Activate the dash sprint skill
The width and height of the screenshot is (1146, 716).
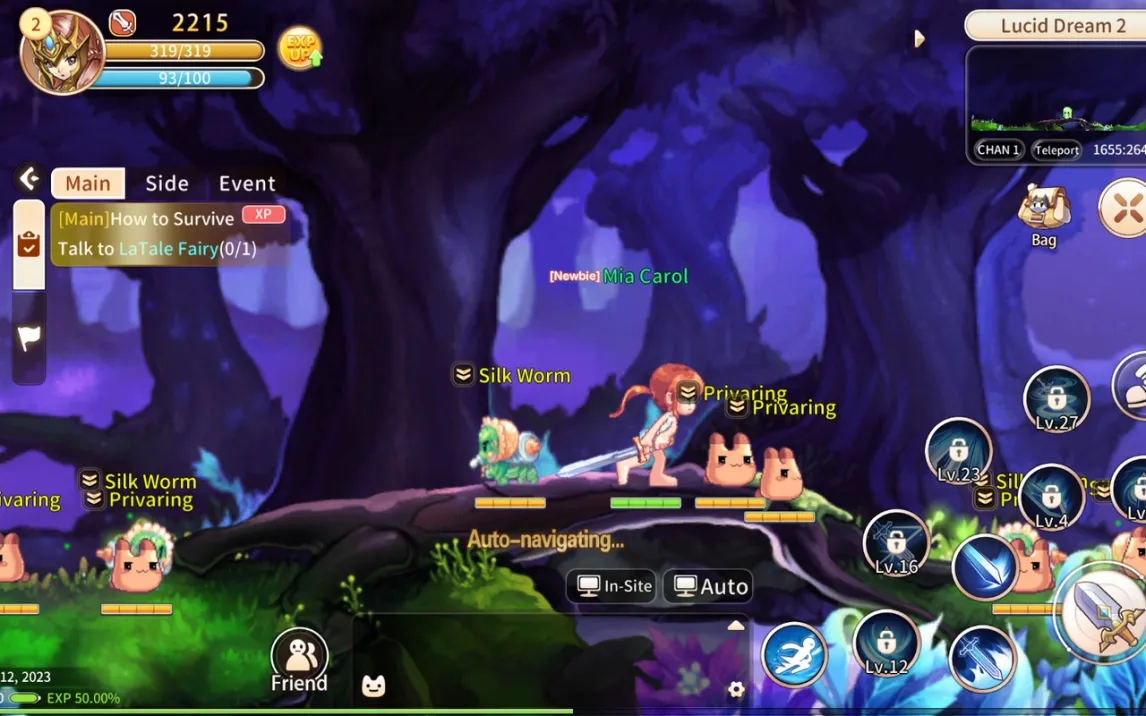coord(794,655)
